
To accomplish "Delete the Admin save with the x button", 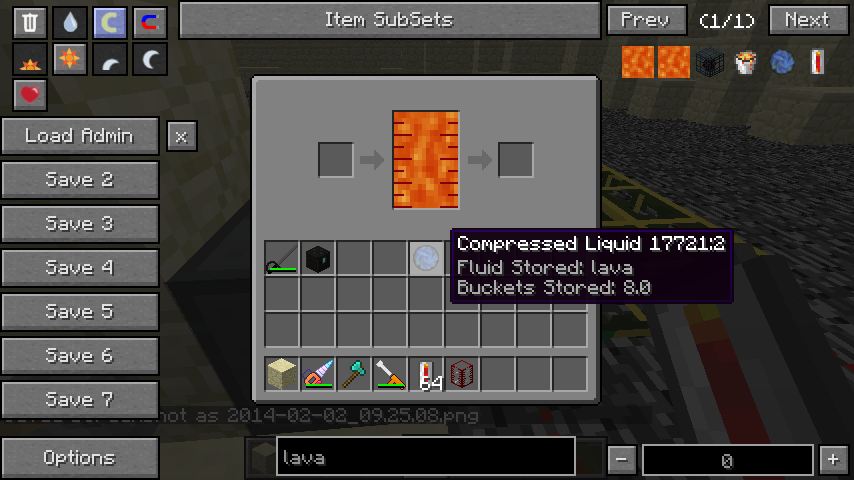I will click(181, 136).
